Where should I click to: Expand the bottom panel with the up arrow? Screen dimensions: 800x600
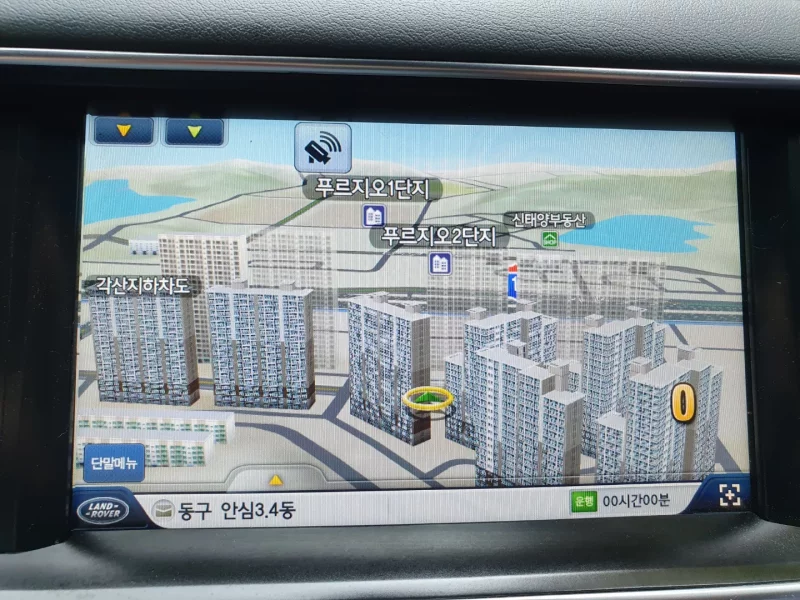pyautogui.click(x=275, y=479)
